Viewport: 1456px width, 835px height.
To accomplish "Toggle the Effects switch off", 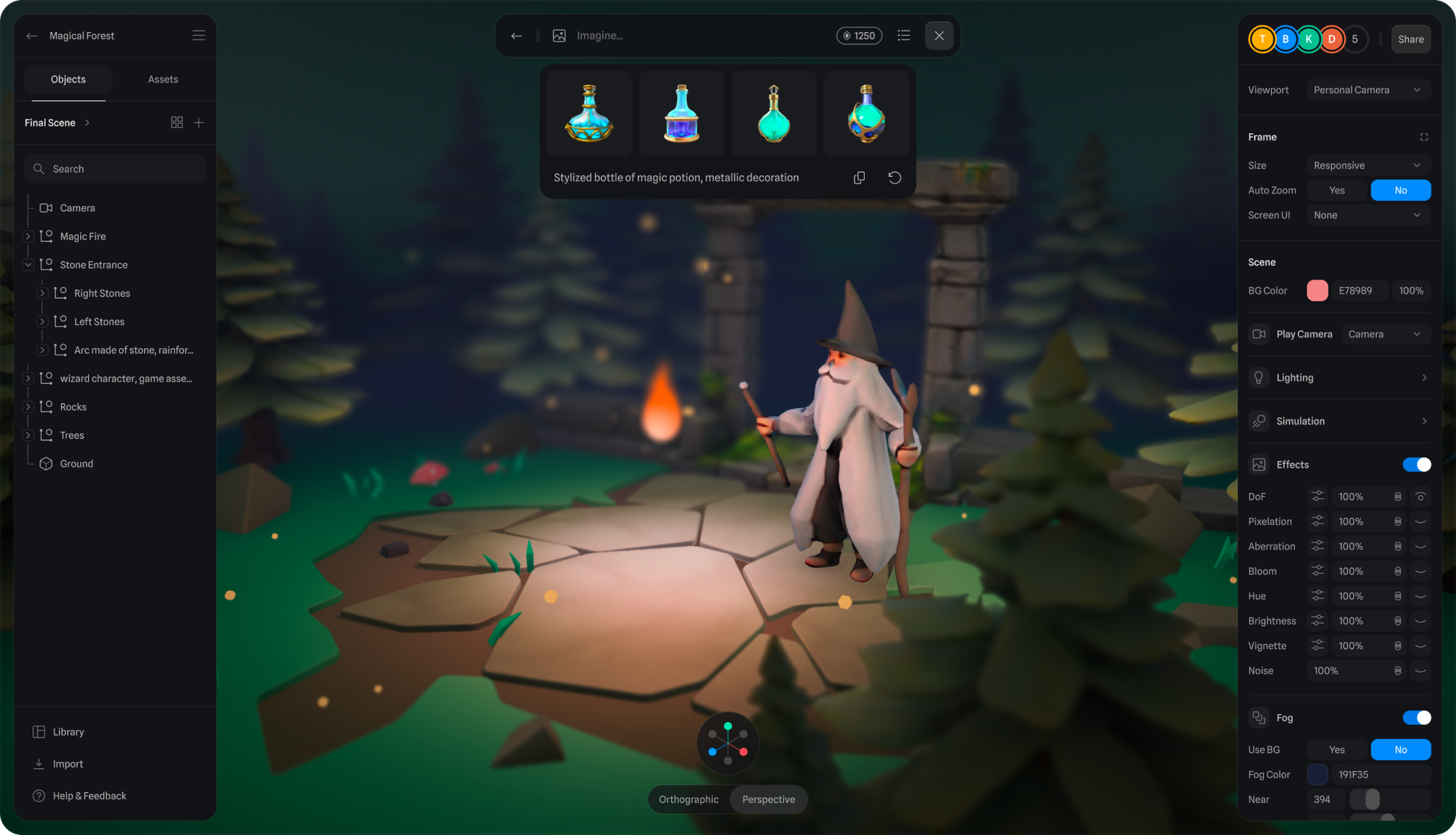I will click(x=1416, y=464).
